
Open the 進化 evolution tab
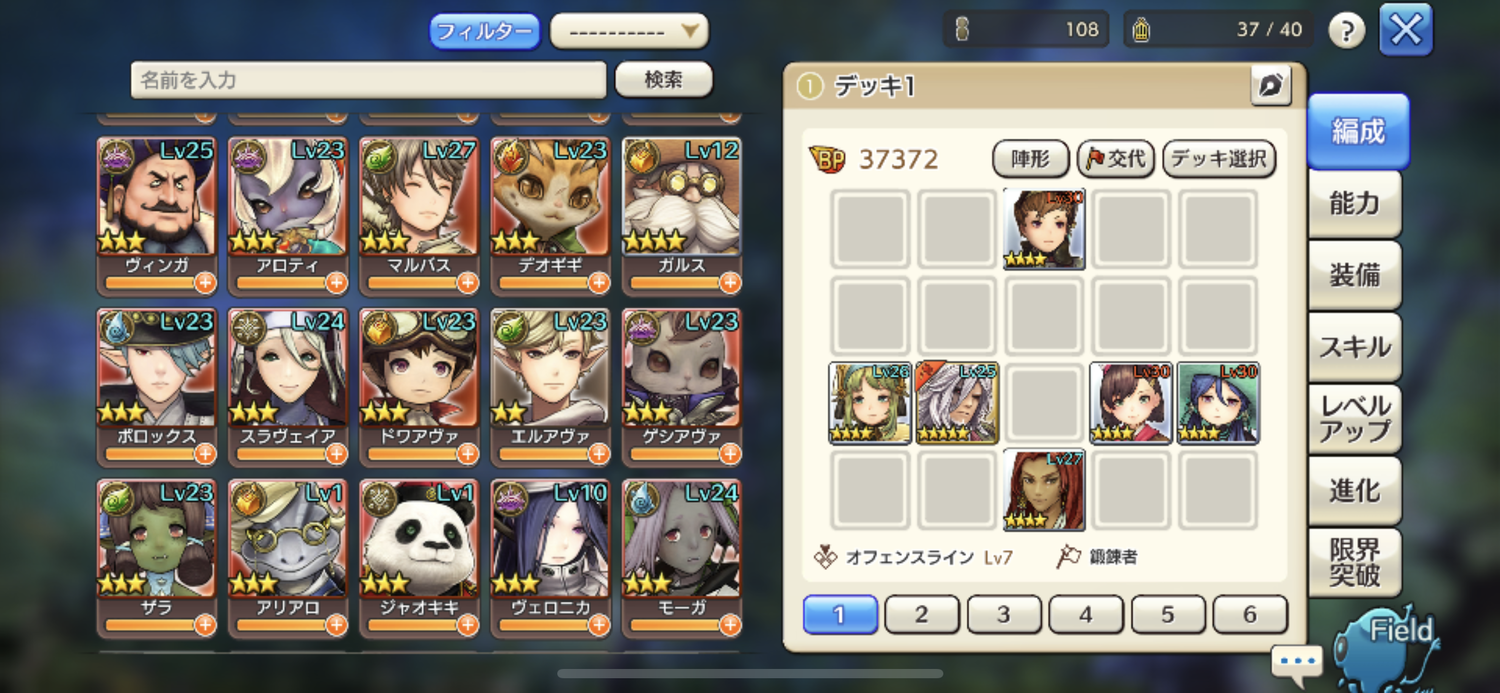tap(1354, 491)
